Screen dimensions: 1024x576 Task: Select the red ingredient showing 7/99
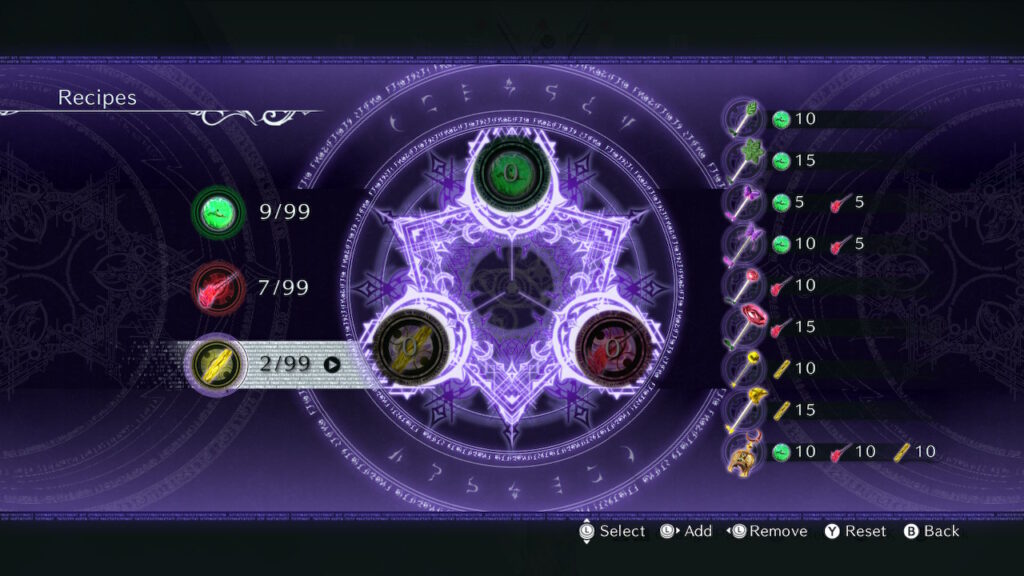218,289
